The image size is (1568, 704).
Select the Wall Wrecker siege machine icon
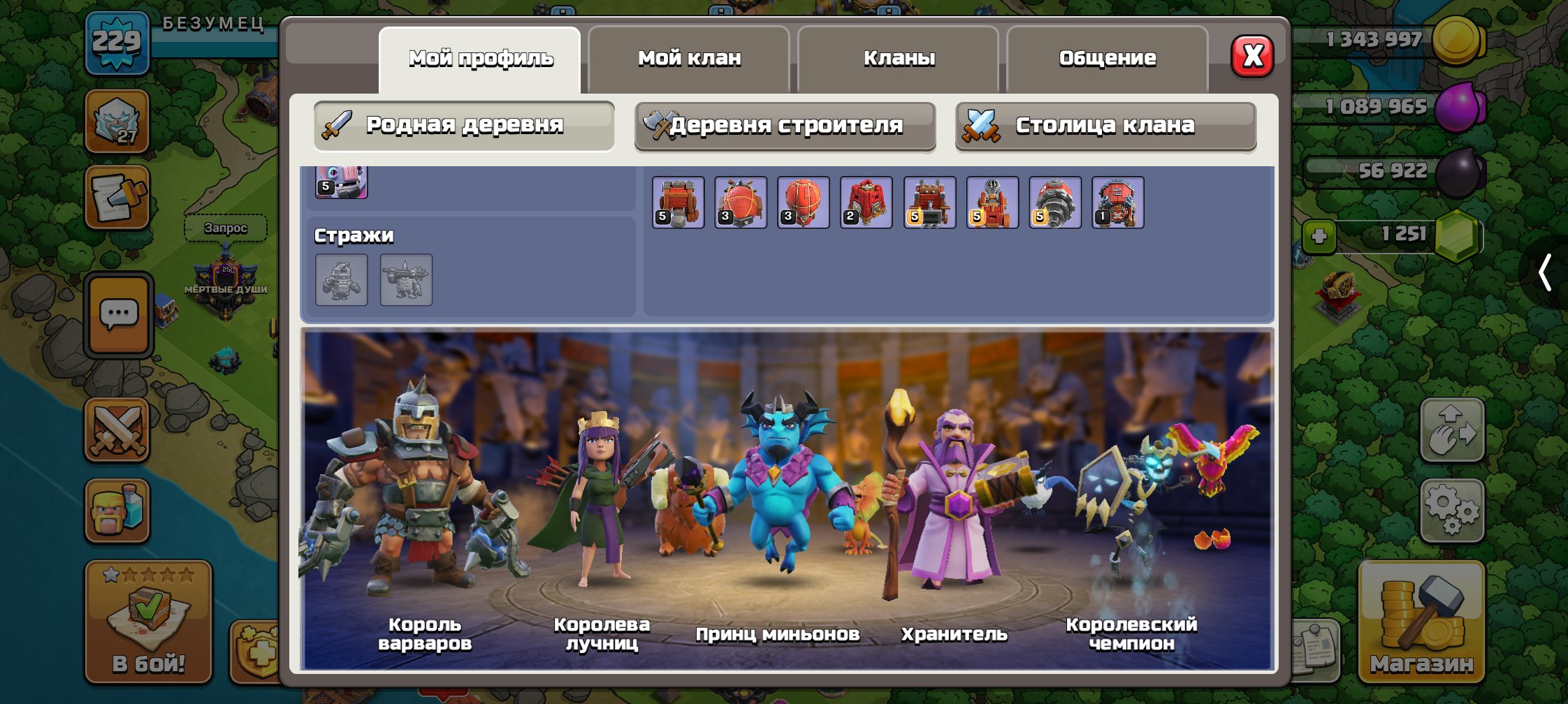676,201
